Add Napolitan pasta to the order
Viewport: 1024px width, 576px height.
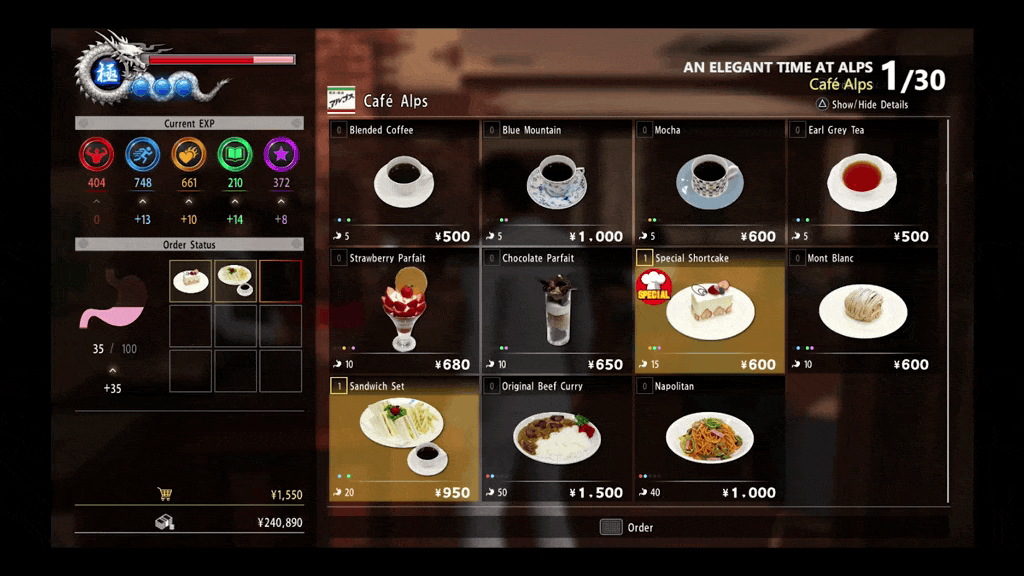[x=709, y=438]
